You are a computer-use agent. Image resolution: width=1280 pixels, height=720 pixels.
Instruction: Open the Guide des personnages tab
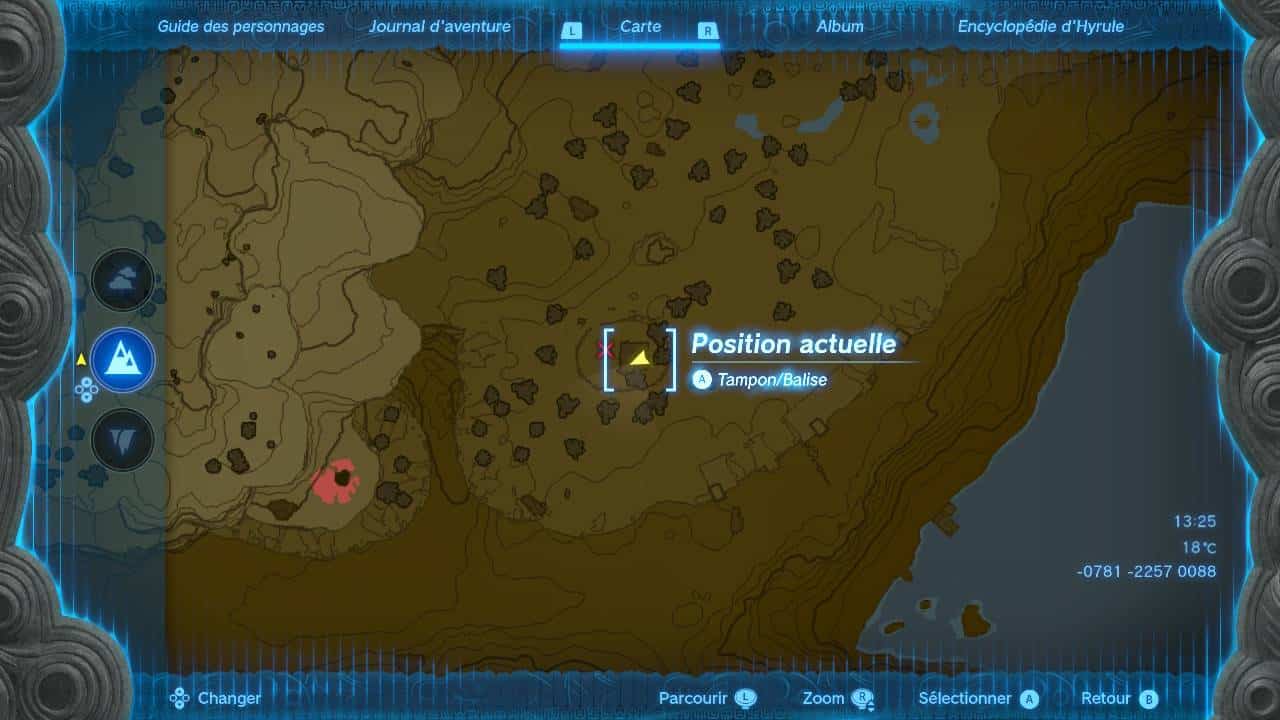[x=241, y=27]
